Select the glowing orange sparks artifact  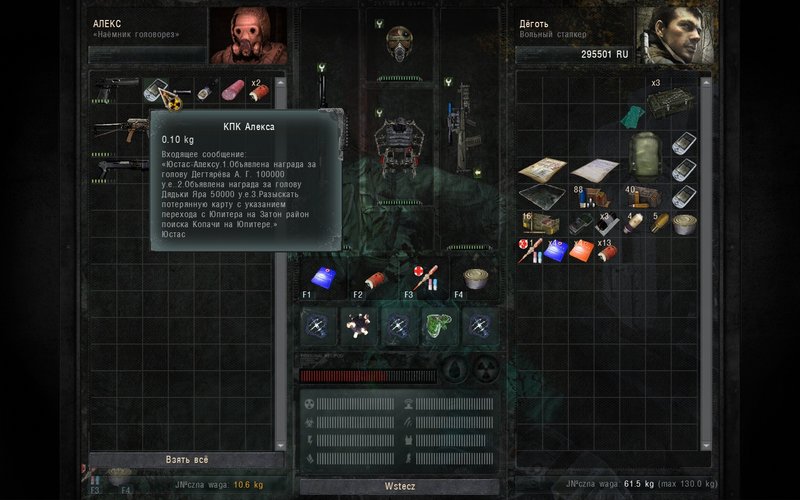[359, 325]
